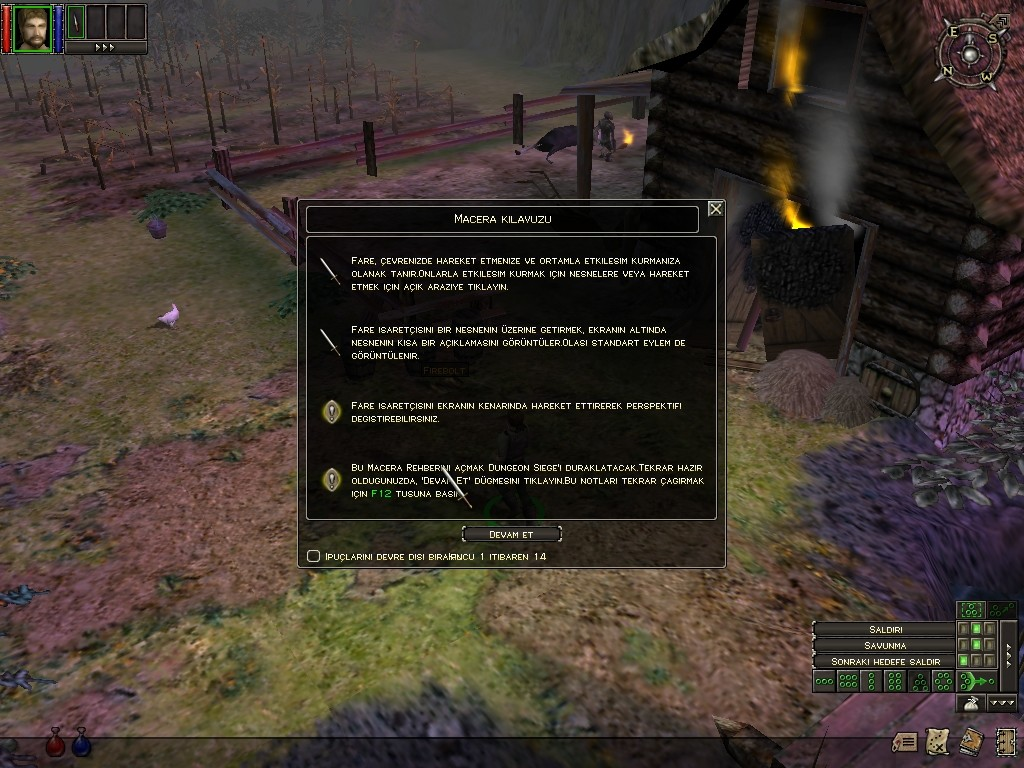Expand the arrow bar under the weapon slots
Viewport: 1024px width, 768px height.
[x=105, y=47]
